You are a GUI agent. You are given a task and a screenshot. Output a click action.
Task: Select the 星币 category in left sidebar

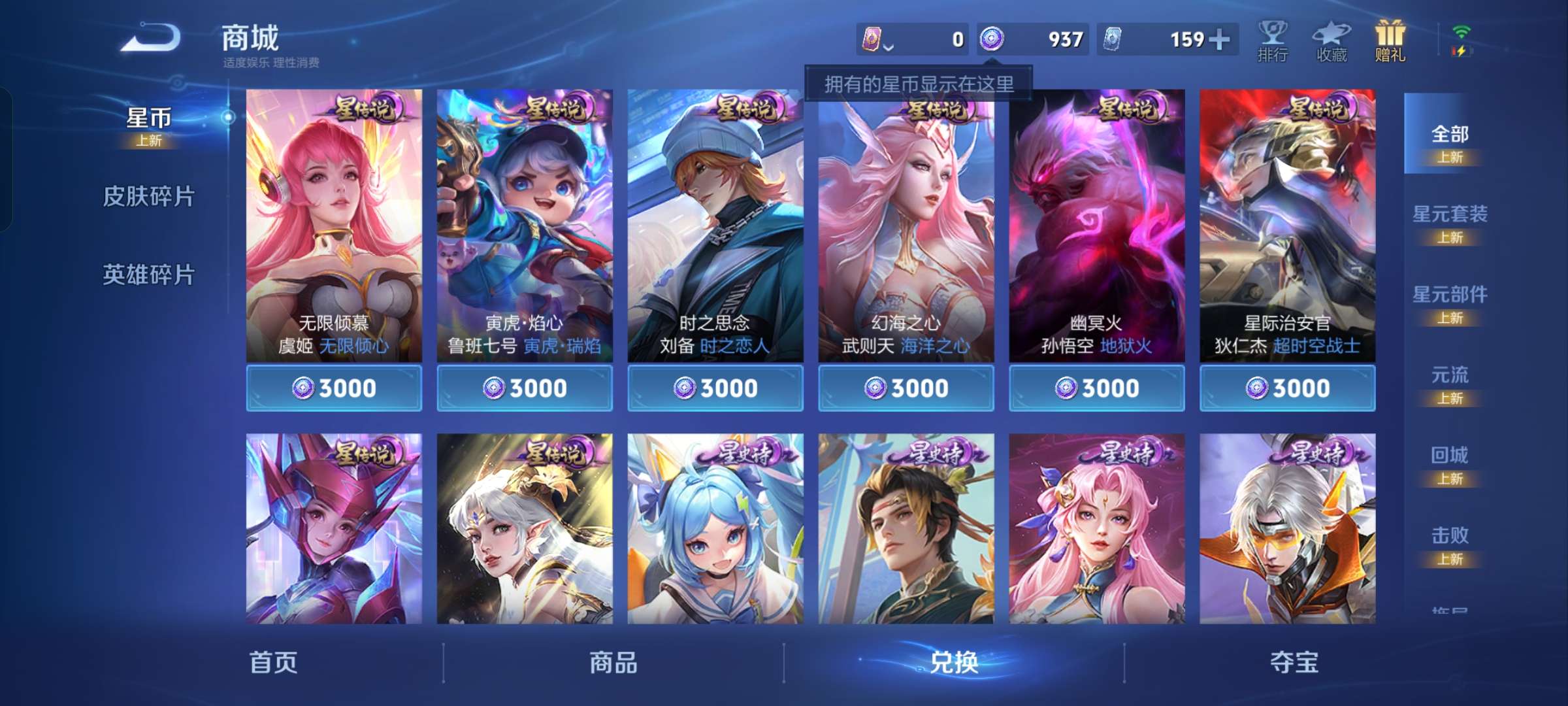pos(149,118)
